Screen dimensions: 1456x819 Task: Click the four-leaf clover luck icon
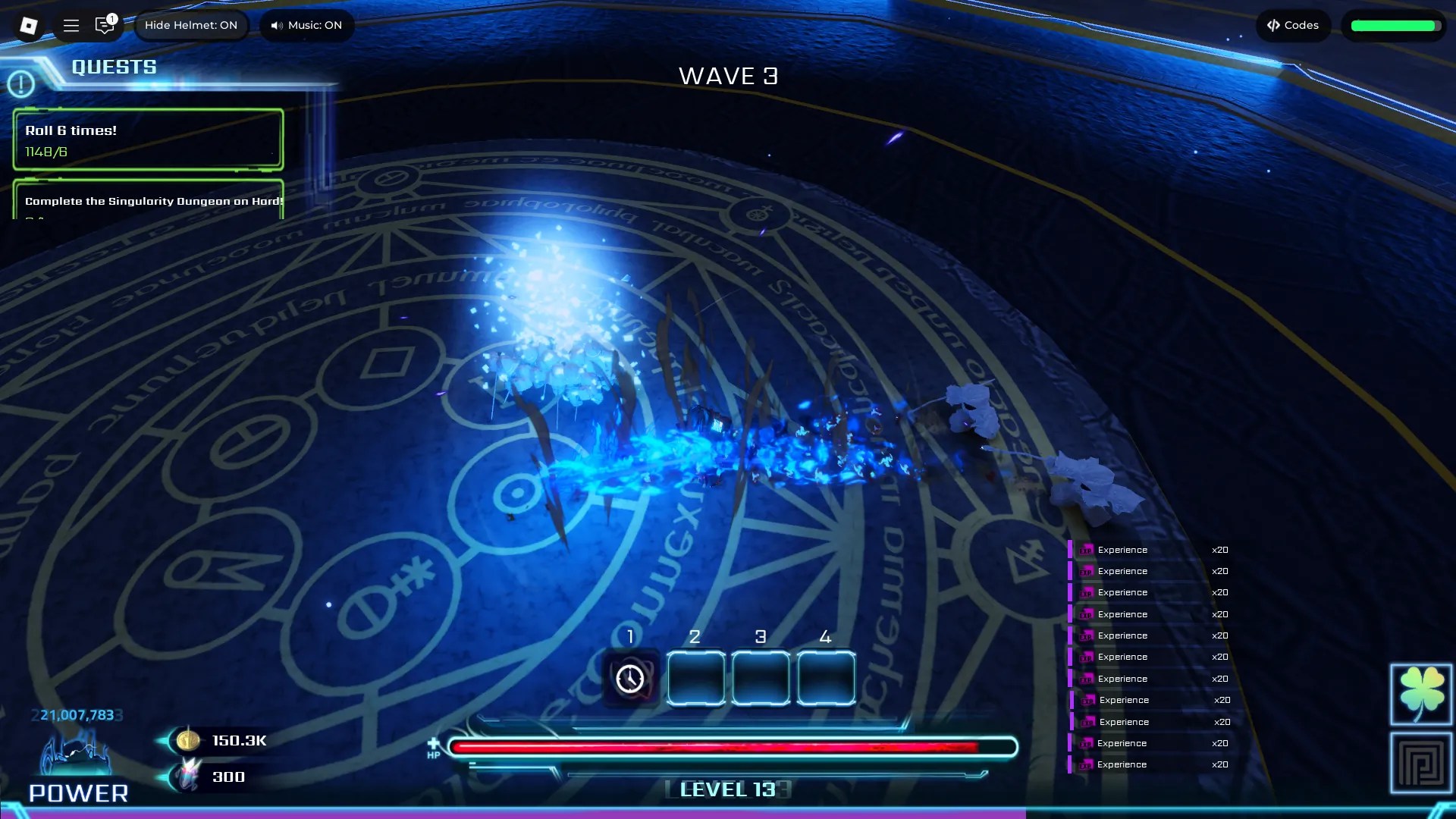(x=1421, y=694)
